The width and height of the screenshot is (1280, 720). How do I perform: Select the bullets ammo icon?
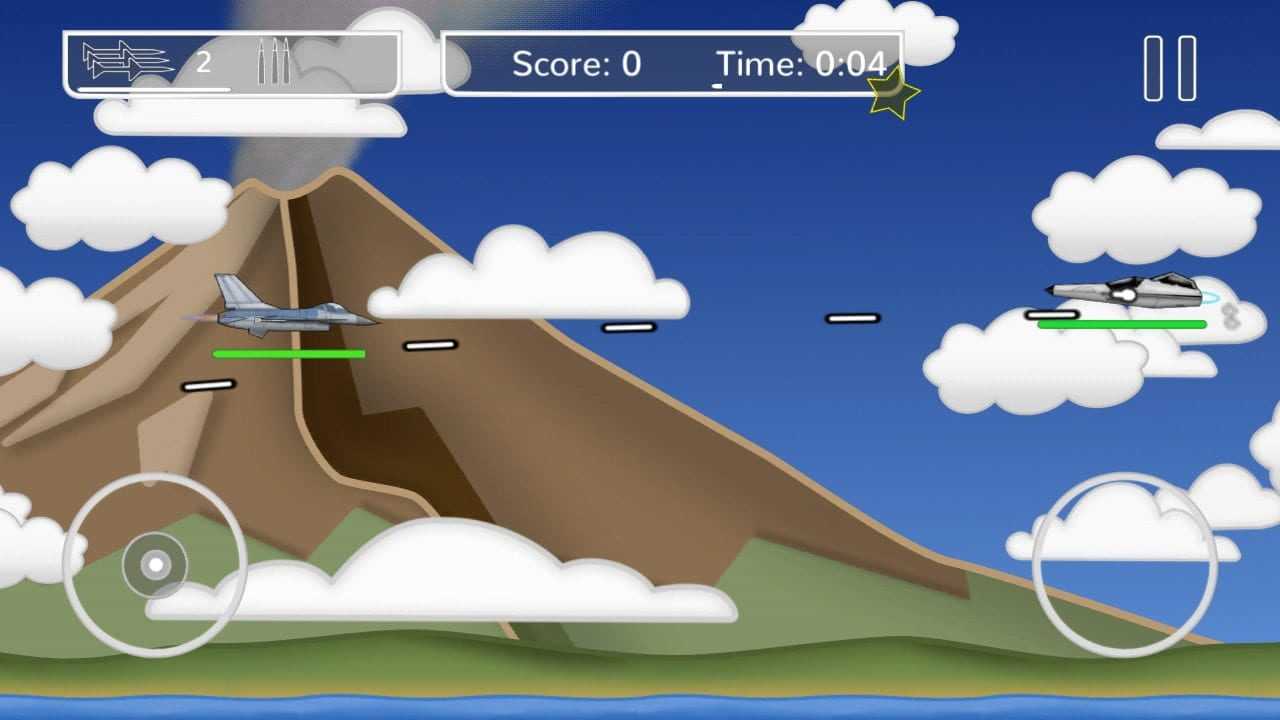point(273,62)
